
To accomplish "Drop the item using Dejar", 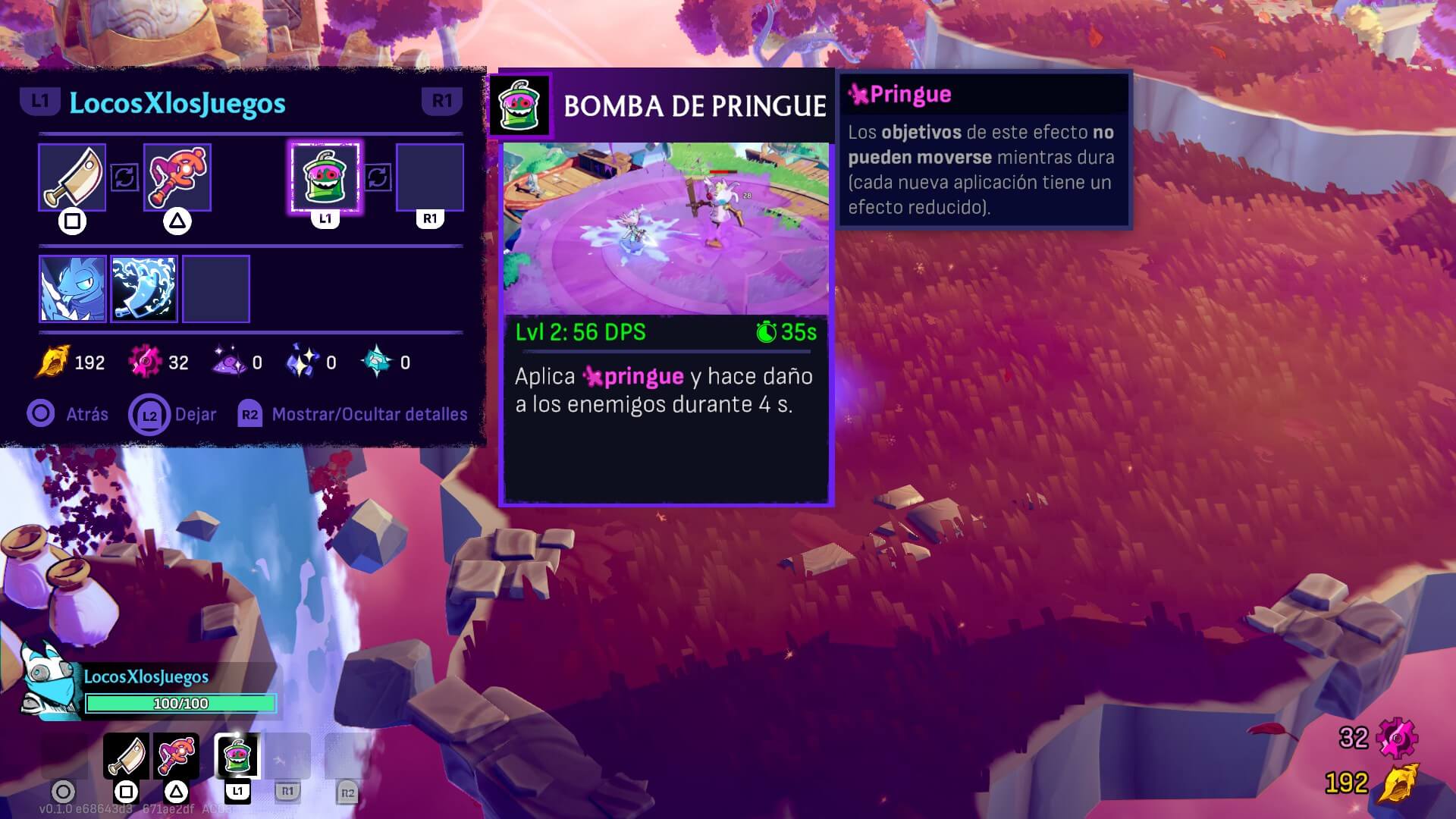I will (x=173, y=415).
